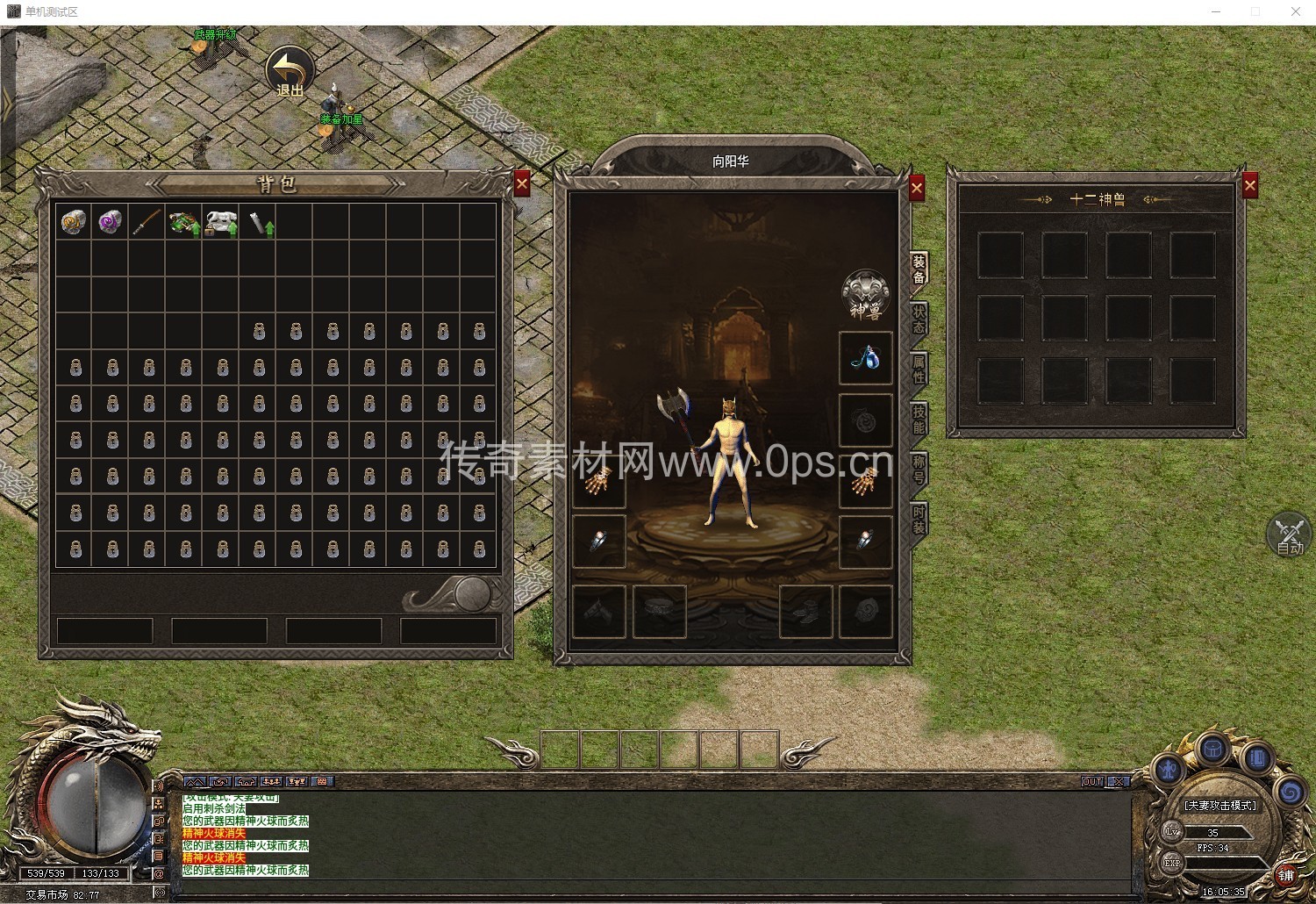Switch to the 属性 attributes tab
This screenshot has width=1316, height=904.
coord(919,369)
